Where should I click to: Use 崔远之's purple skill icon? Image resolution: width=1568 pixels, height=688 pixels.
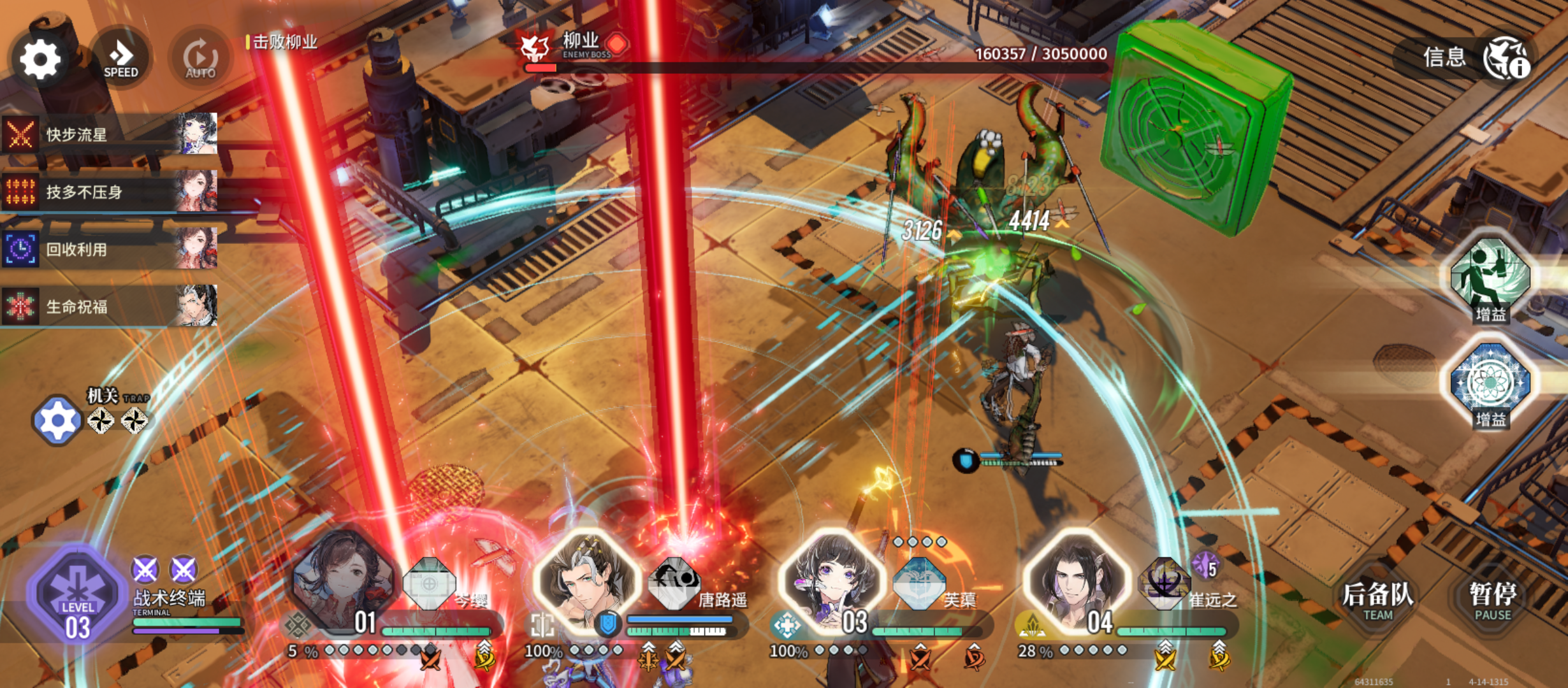(x=1164, y=582)
